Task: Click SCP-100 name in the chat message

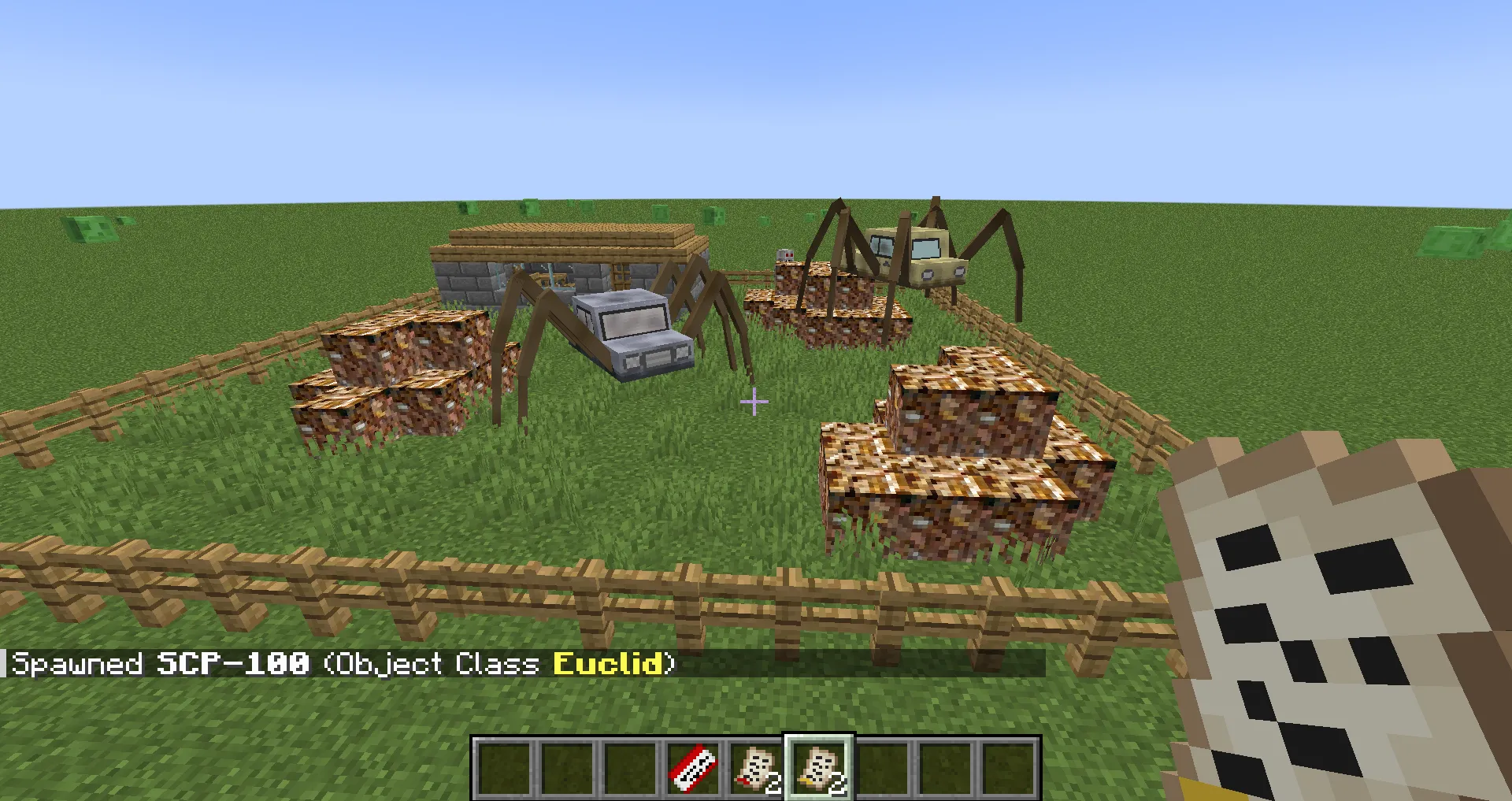Action: click(232, 664)
